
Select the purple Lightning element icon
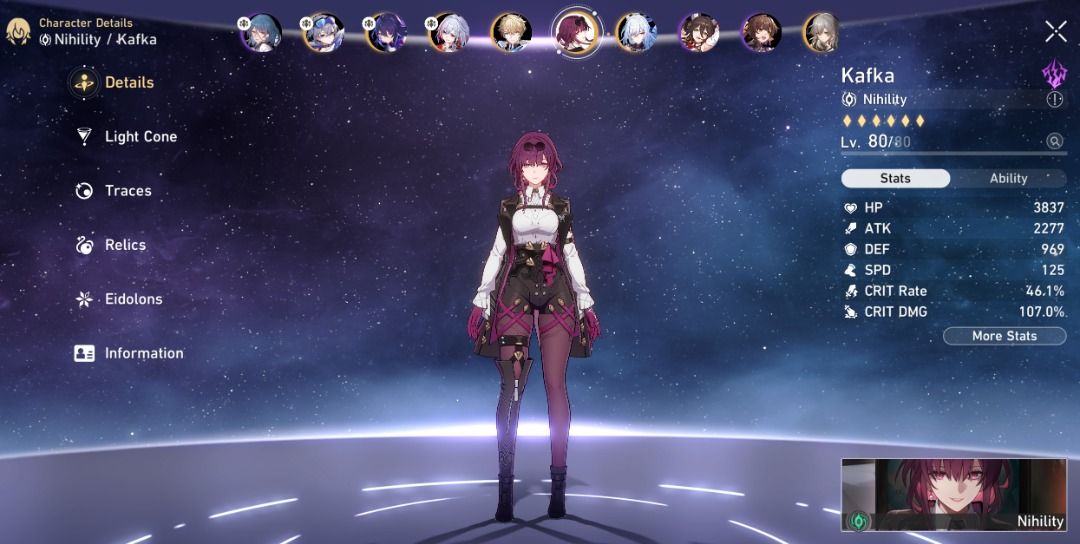[1054, 72]
